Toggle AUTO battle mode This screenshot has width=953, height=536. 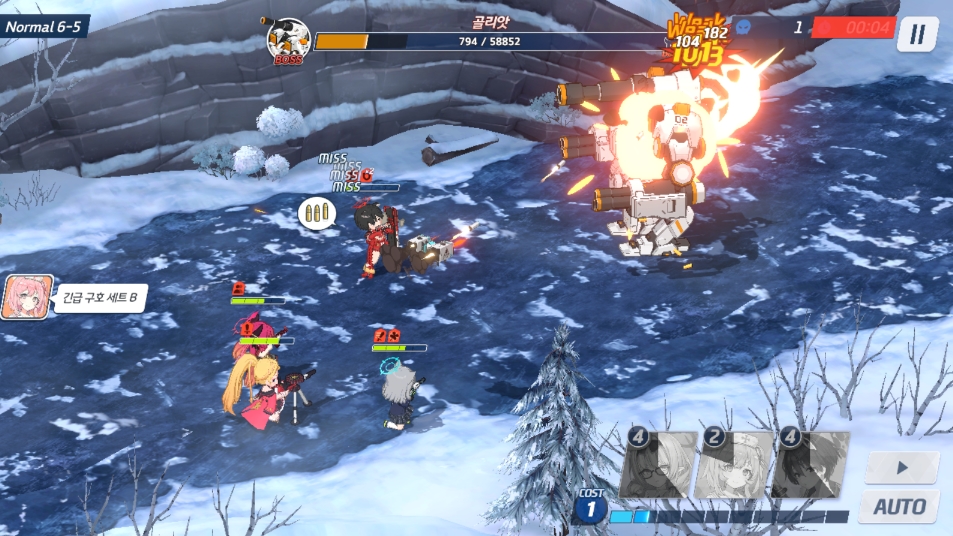[899, 506]
